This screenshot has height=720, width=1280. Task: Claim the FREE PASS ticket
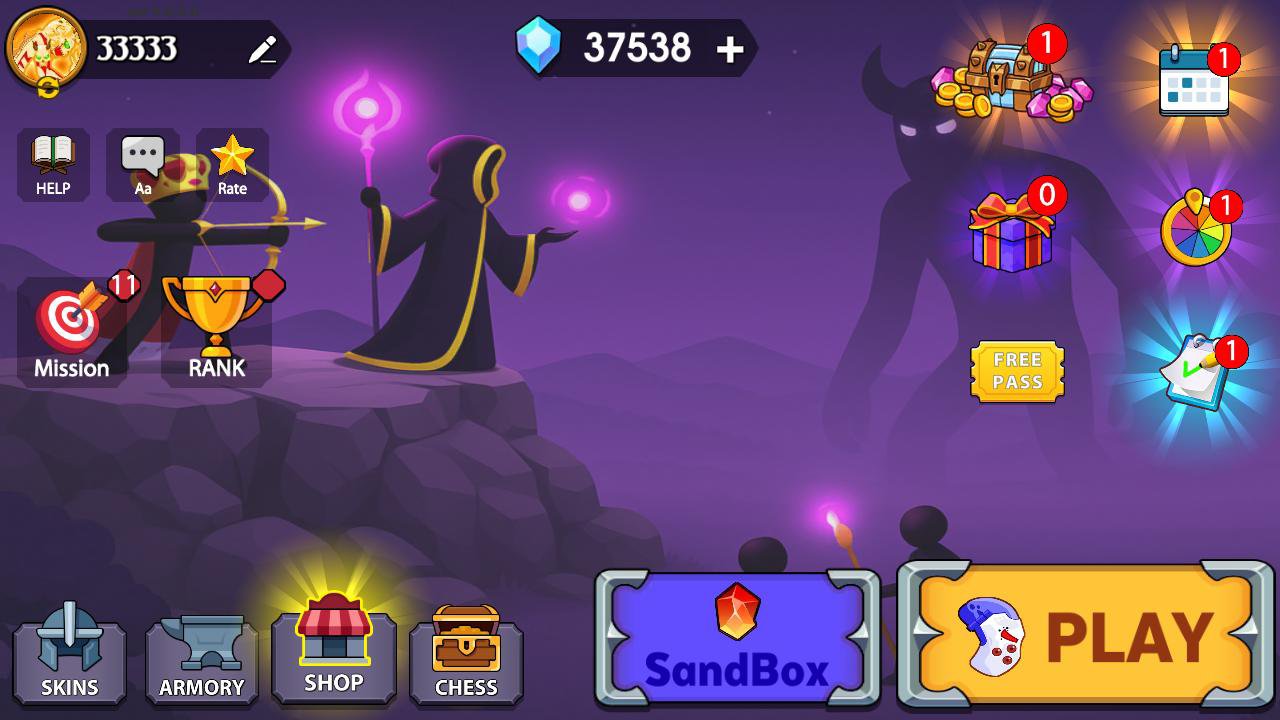(1016, 372)
